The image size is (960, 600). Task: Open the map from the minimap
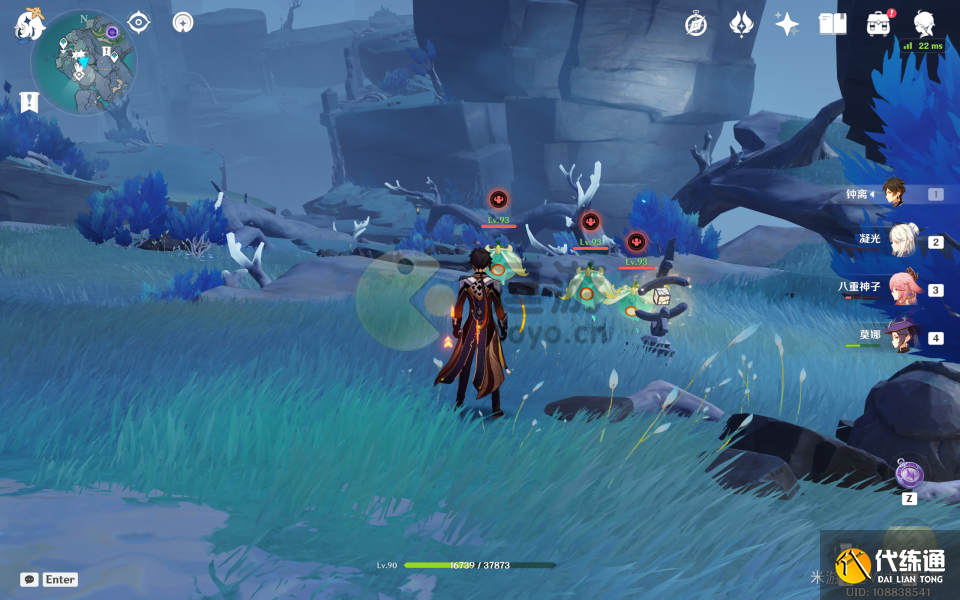tap(83, 62)
